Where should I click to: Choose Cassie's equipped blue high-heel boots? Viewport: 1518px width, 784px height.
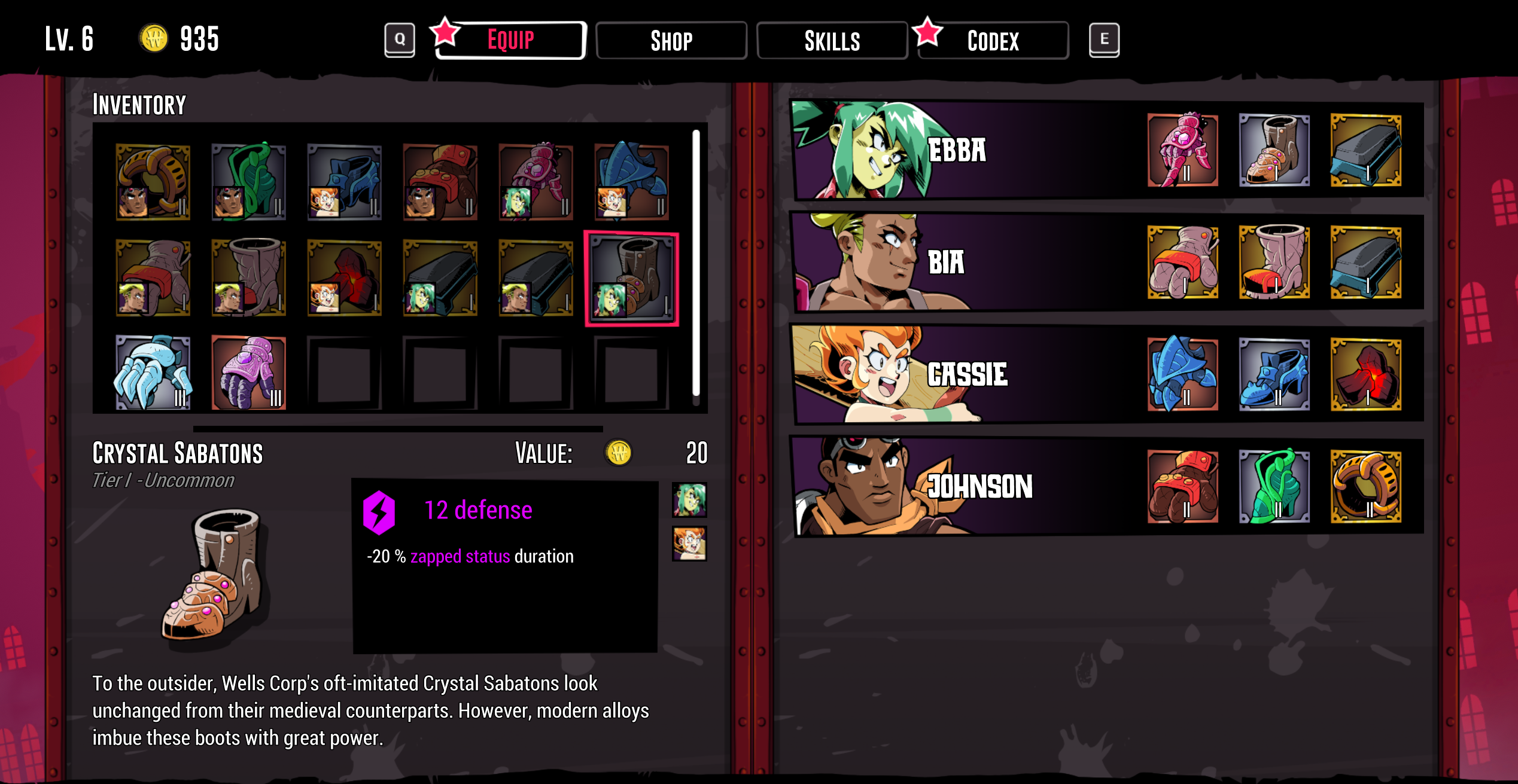(1274, 375)
